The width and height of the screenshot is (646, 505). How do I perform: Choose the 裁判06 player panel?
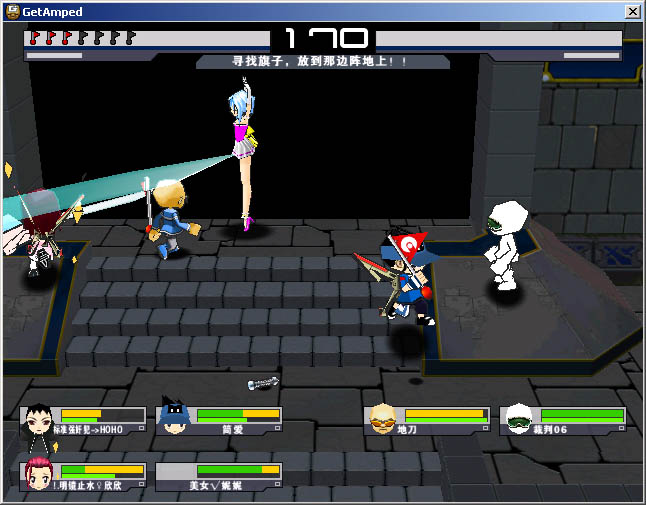coord(563,420)
